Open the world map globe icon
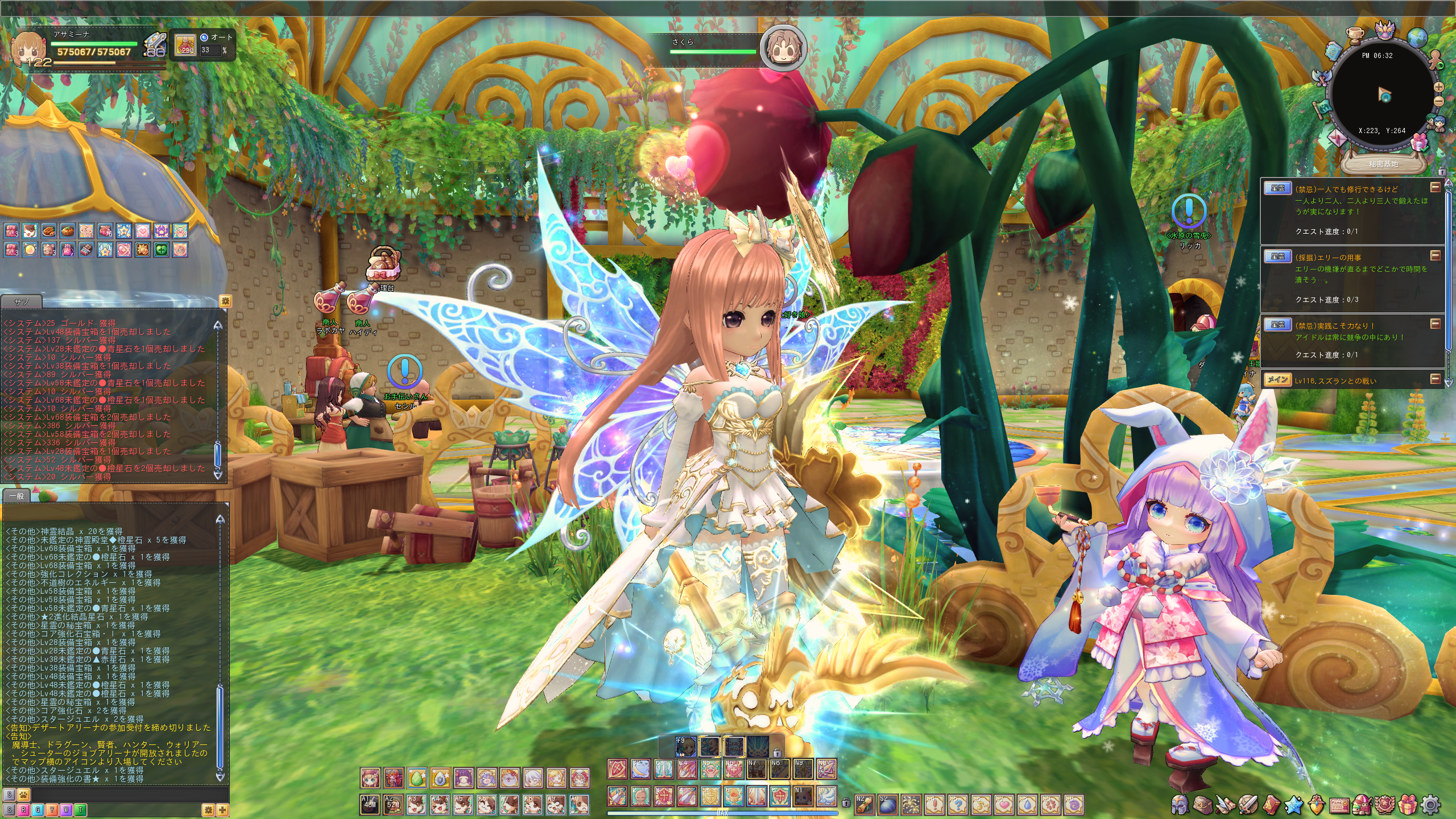Viewport: 1456px width, 819px height. [1417, 38]
